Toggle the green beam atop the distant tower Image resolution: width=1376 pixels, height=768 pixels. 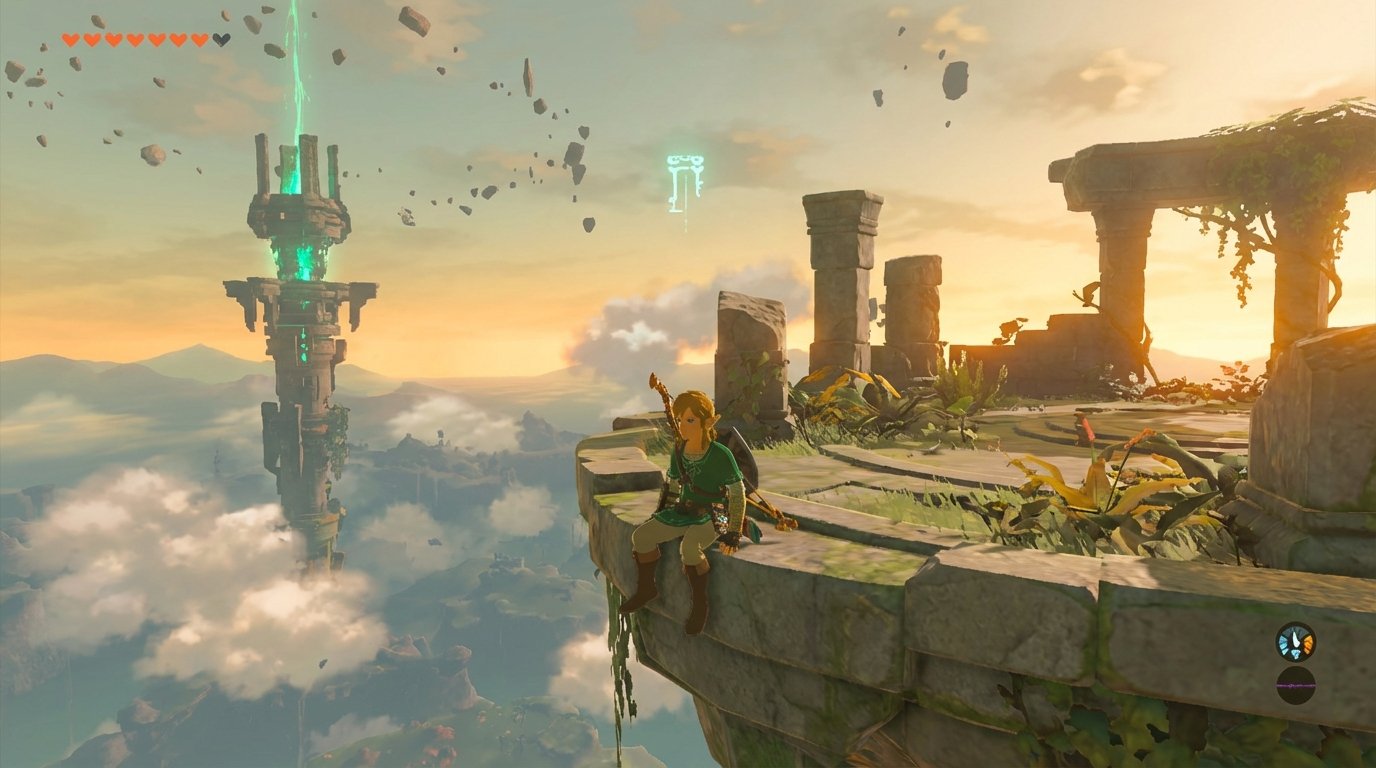pos(296,80)
